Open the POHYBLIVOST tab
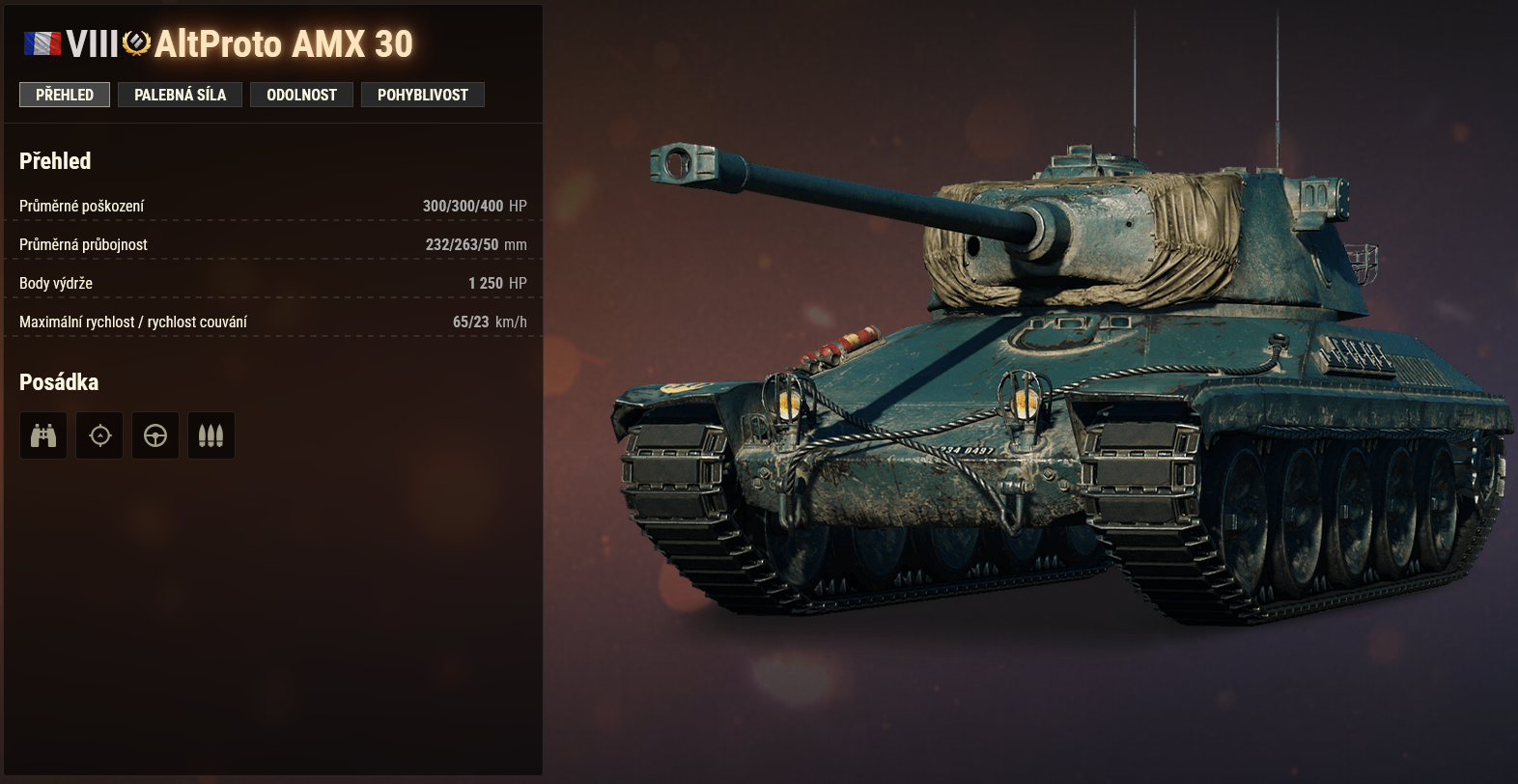The image size is (1518, 784). 423,94
